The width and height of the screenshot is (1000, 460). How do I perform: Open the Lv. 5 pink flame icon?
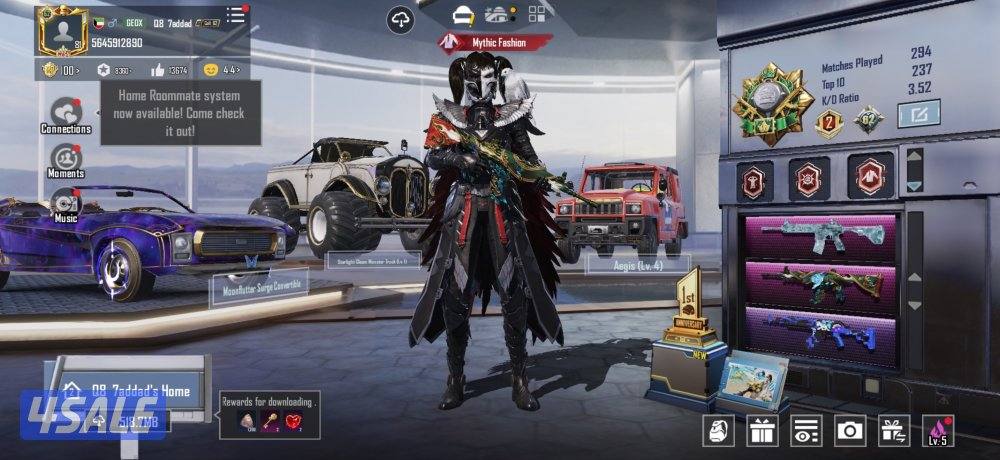[938, 430]
